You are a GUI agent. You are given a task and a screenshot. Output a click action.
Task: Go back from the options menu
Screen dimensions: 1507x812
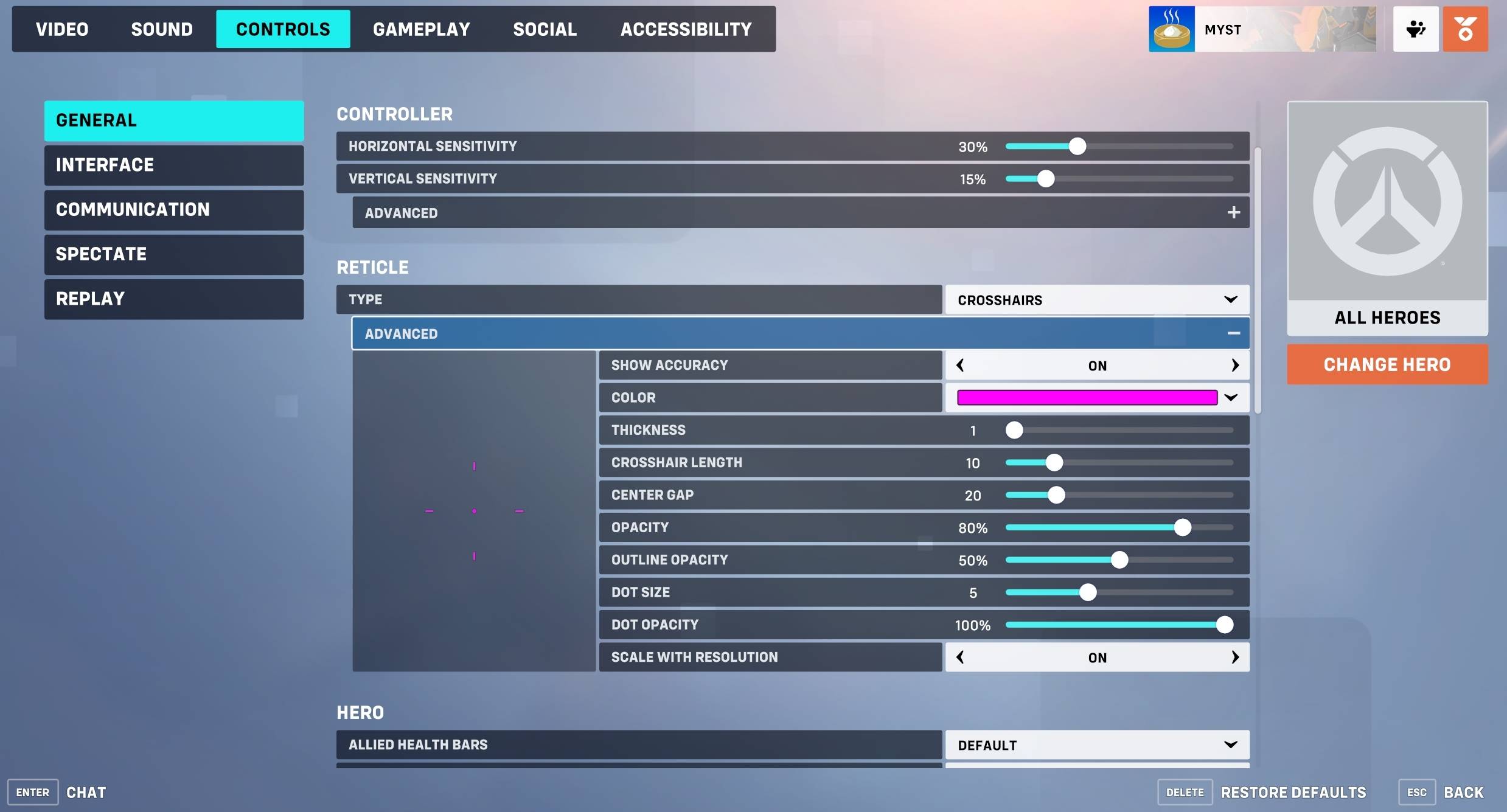click(1463, 793)
